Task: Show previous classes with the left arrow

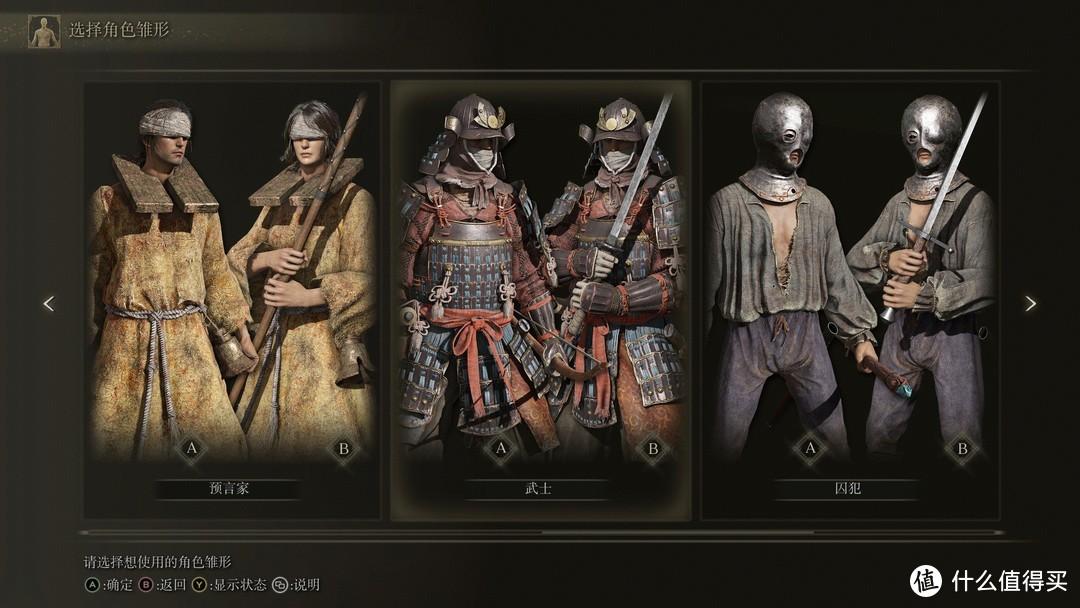Action: [48, 304]
